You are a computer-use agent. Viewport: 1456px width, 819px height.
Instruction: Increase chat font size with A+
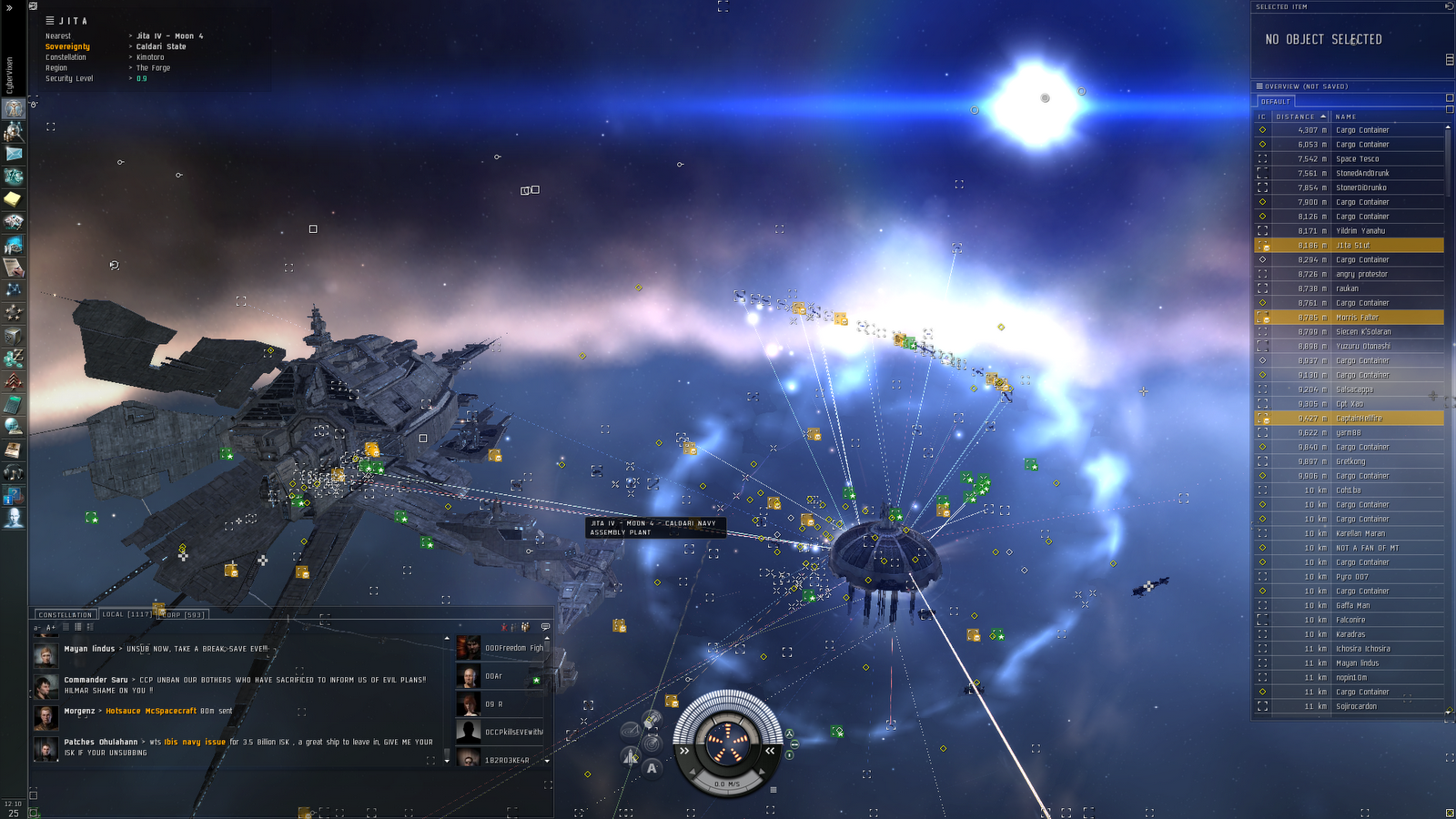(51, 627)
